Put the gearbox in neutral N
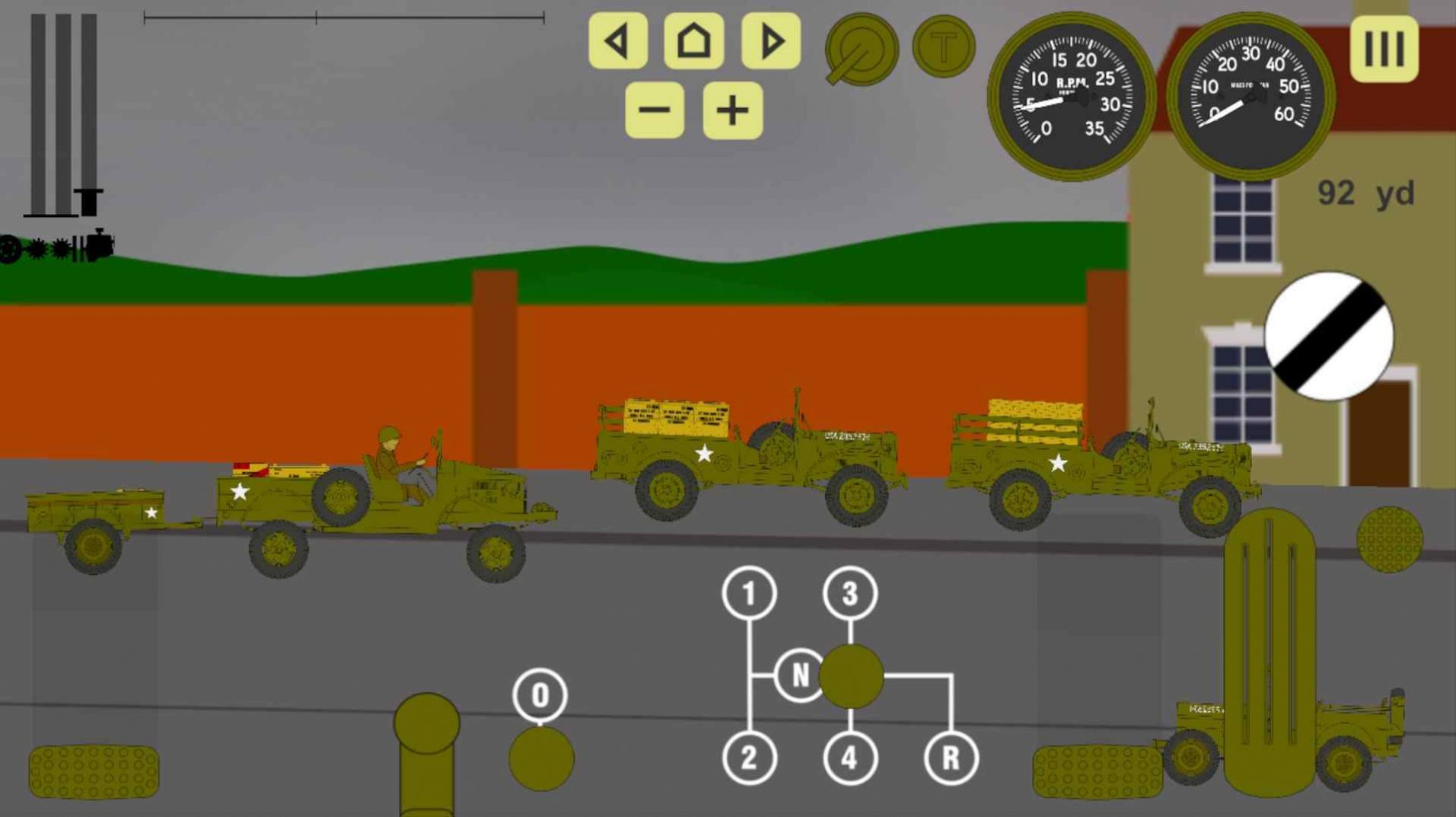The width and height of the screenshot is (1456, 817). pyautogui.click(x=799, y=675)
